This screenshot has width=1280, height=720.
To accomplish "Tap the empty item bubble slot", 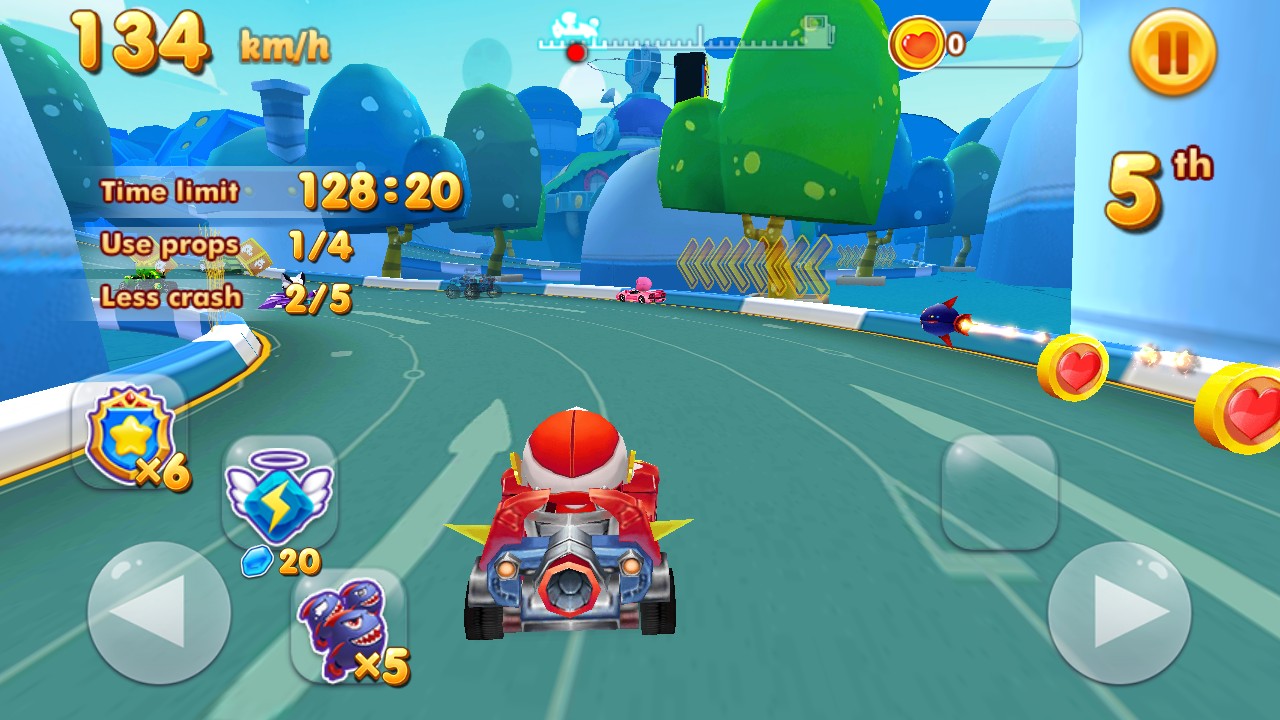I will point(999,492).
